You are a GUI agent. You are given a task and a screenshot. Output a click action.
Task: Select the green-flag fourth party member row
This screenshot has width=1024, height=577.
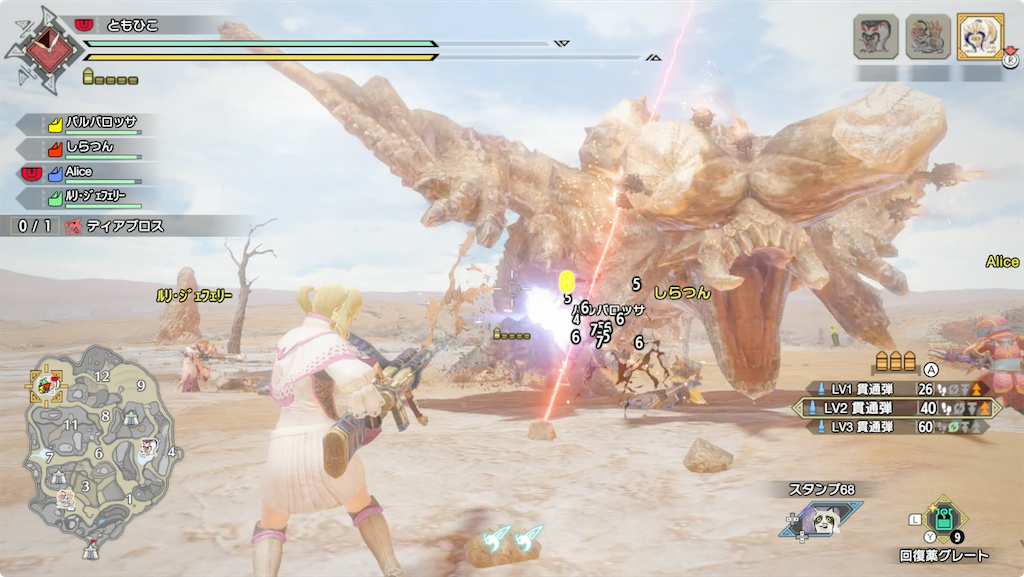(x=95, y=197)
